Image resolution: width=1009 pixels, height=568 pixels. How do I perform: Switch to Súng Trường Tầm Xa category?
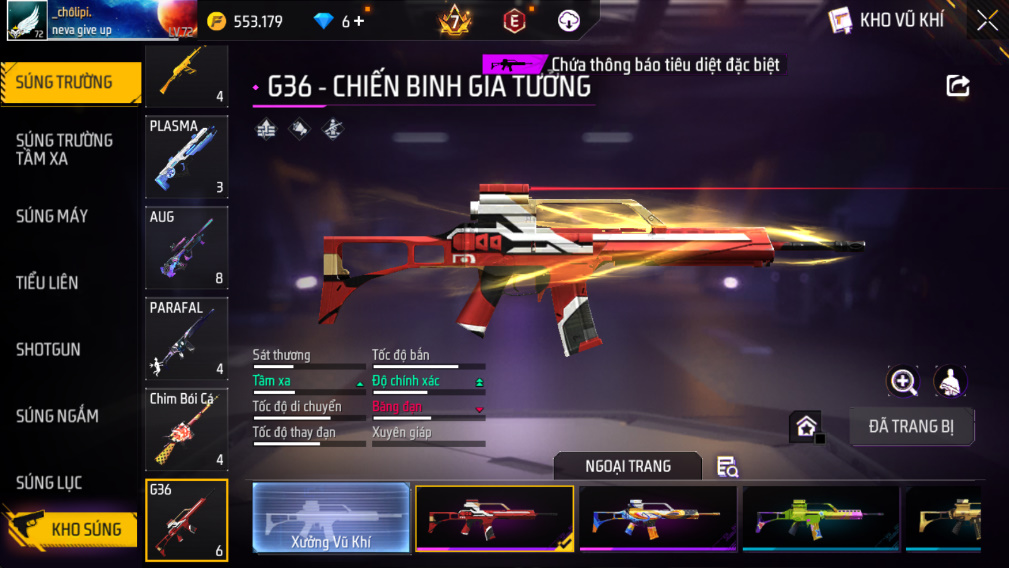(64, 149)
